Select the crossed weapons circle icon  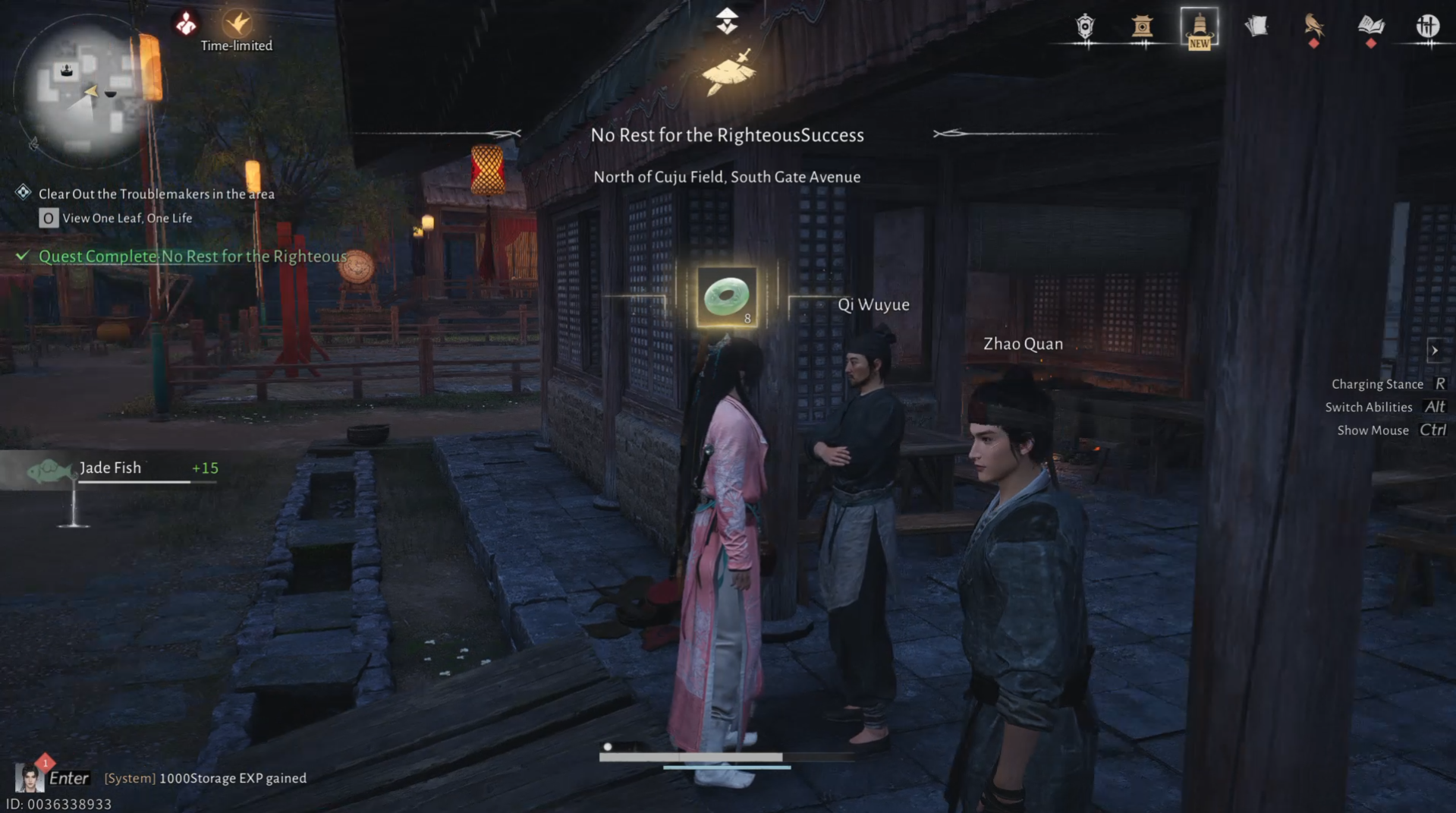point(1429,25)
